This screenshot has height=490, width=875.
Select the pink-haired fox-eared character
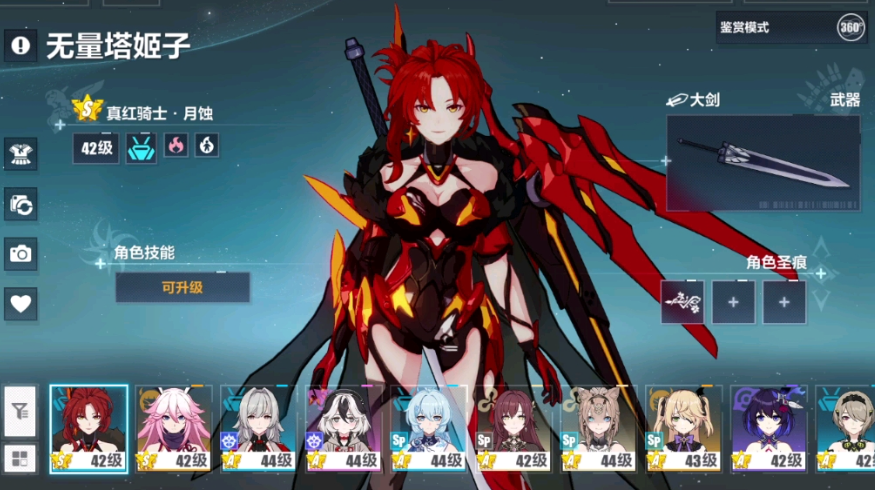(174, 428)
